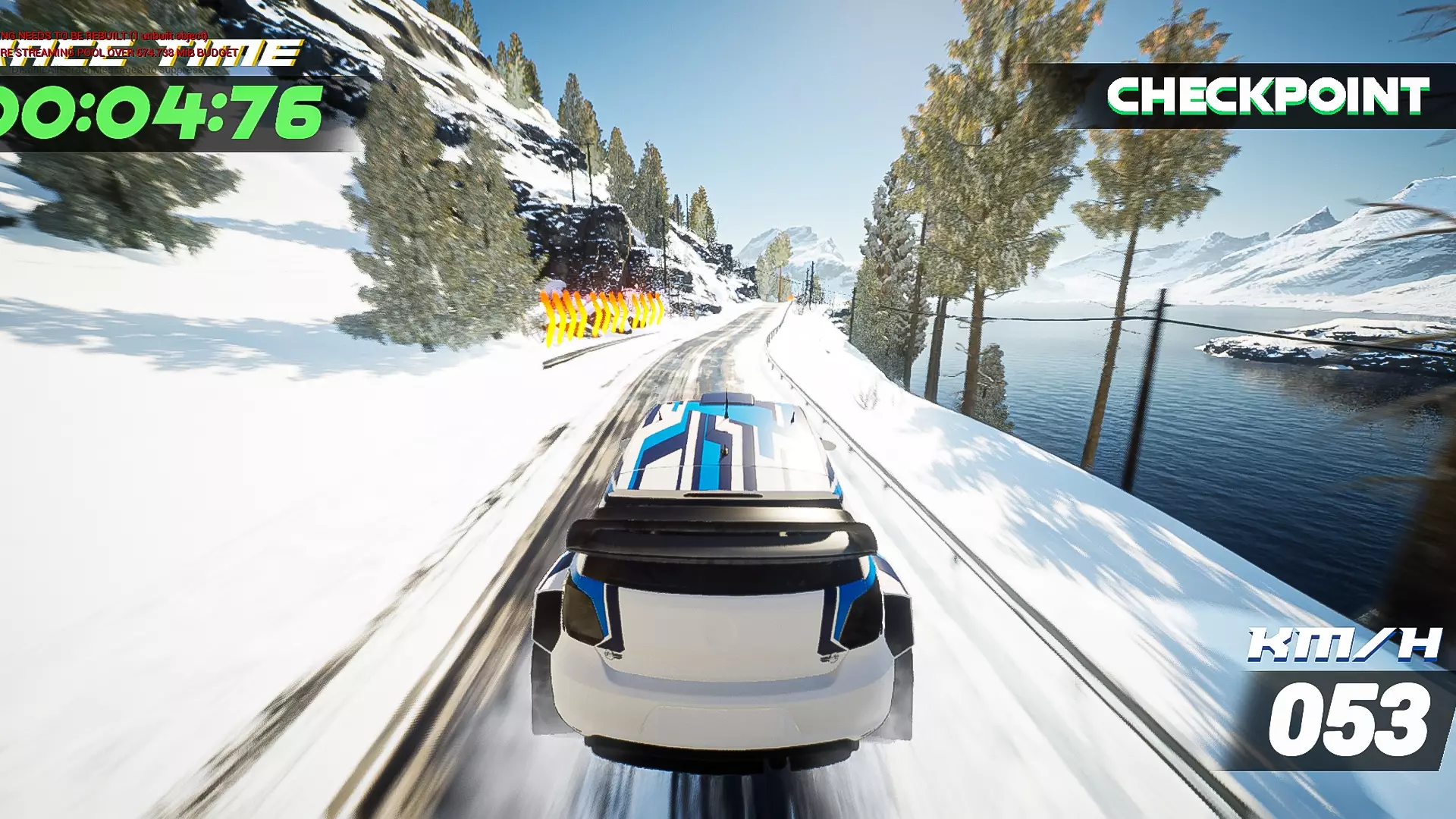
Task: Select the leftmost yellow directional arrow marker
Action: click(x=548, y=318)
